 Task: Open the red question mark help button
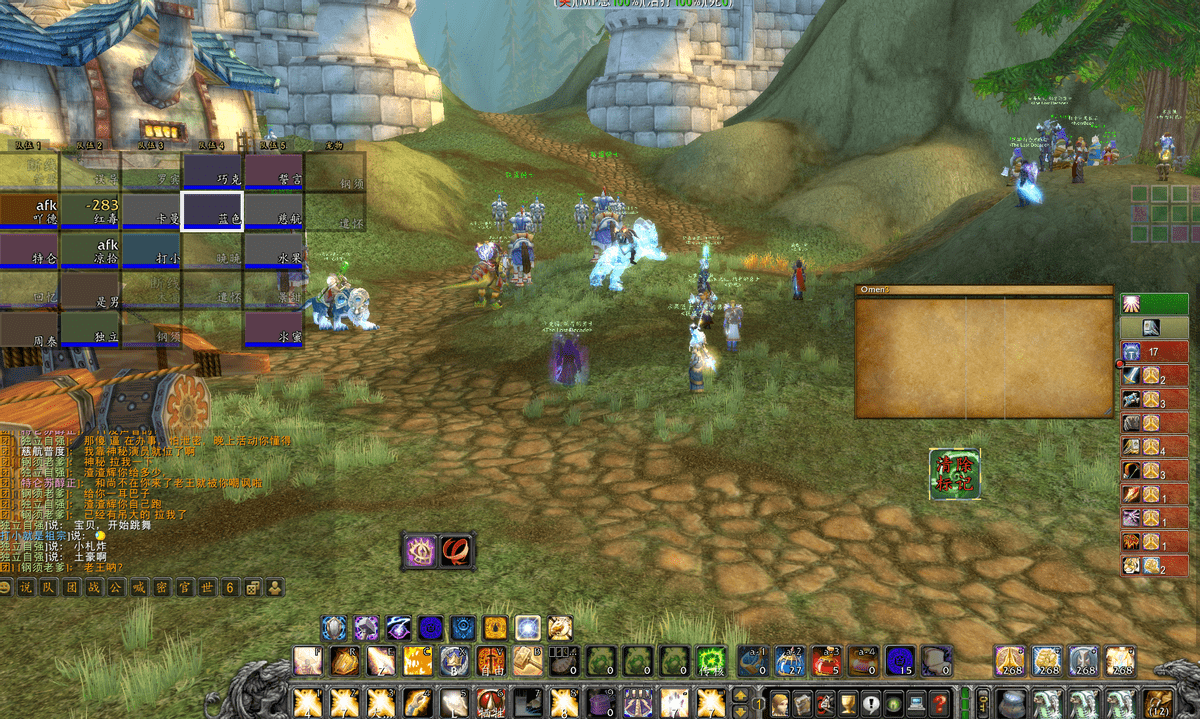(938, 702)
